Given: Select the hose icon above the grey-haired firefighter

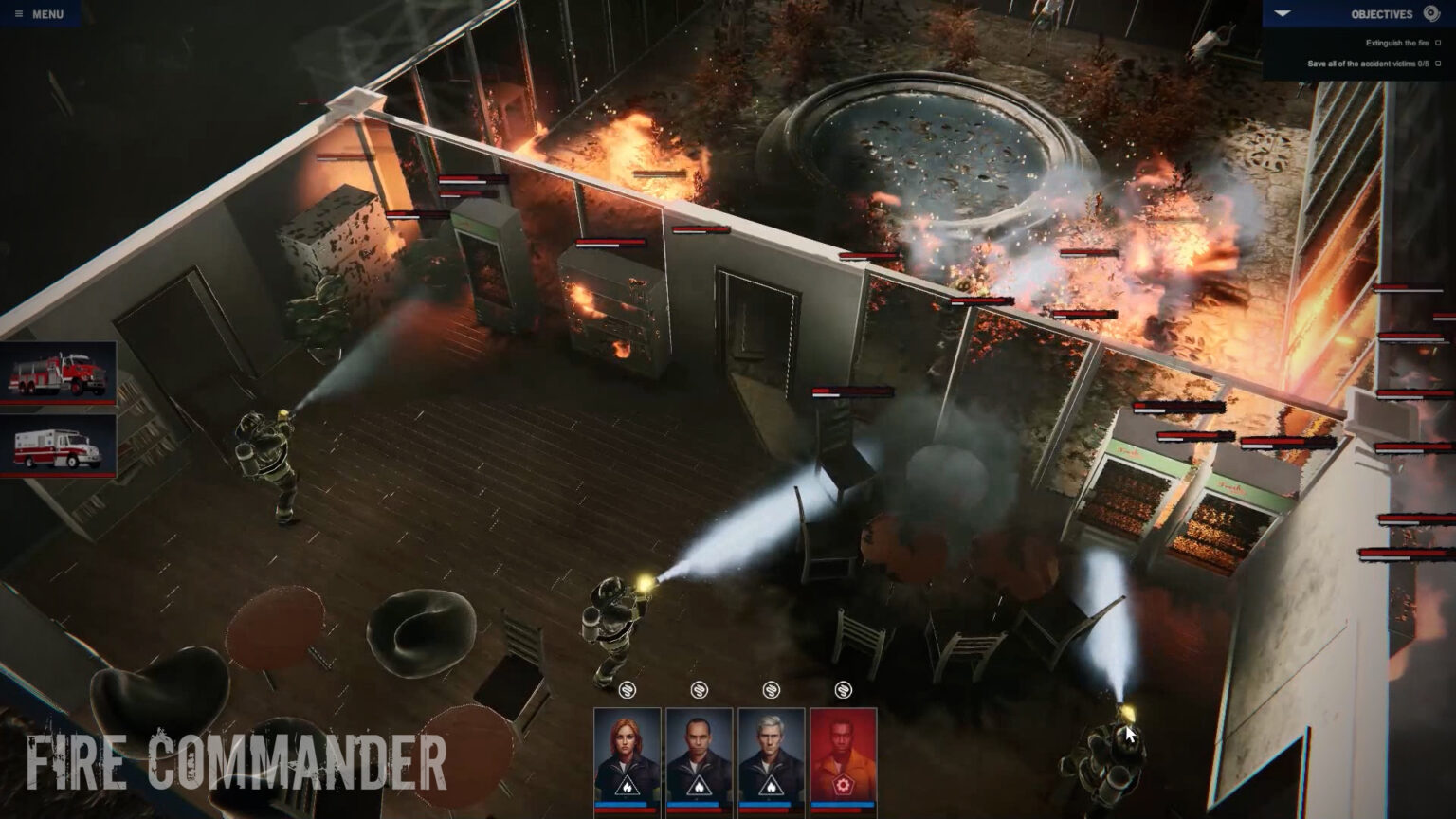Looking at the screenshot, I should pyautogui.click(x=771, y=690).
